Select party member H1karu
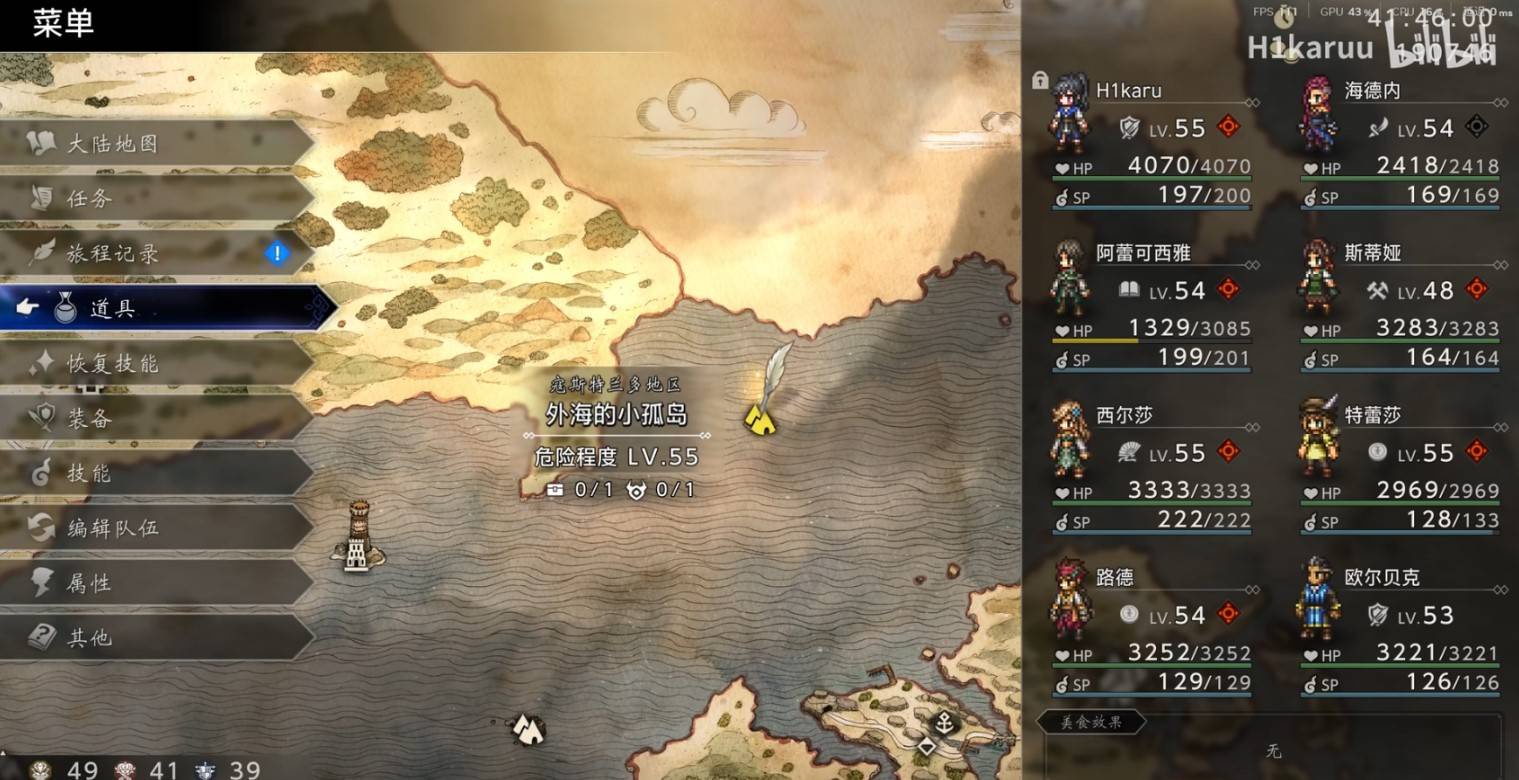 click(1150, 140)
